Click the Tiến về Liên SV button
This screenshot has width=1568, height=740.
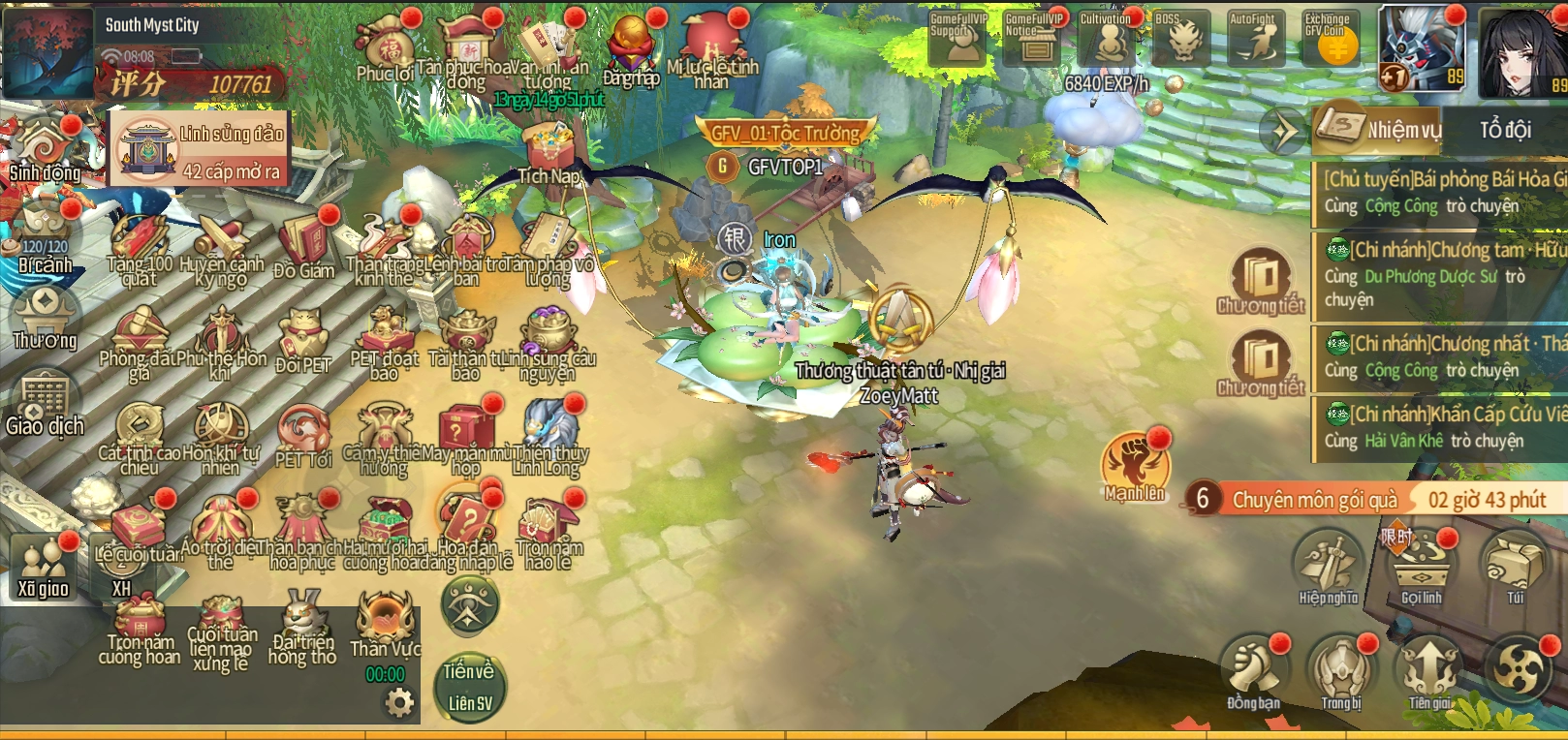tap(470, 686)
